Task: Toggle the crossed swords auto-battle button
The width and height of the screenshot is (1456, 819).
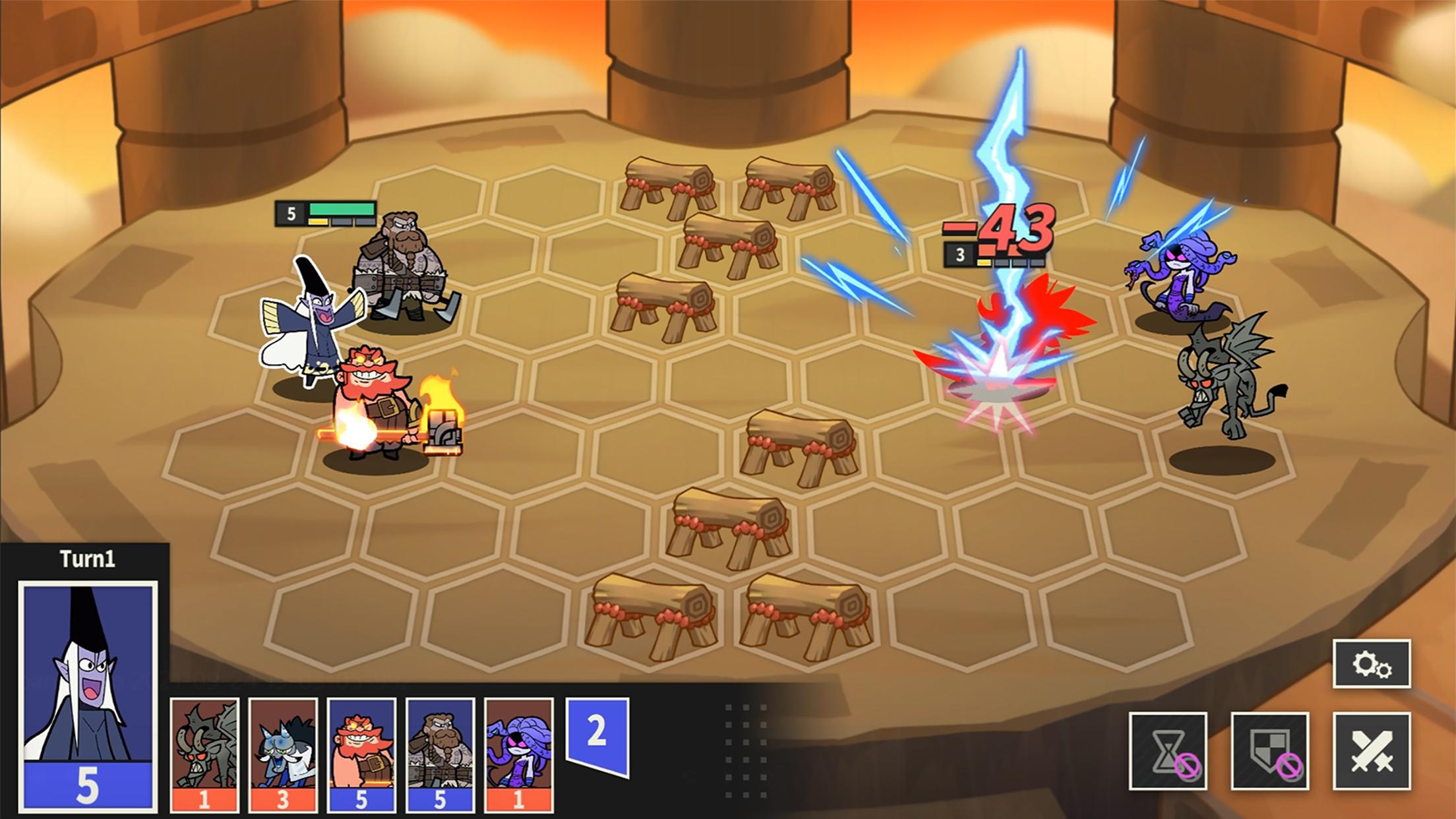Action: (1372, 751)
